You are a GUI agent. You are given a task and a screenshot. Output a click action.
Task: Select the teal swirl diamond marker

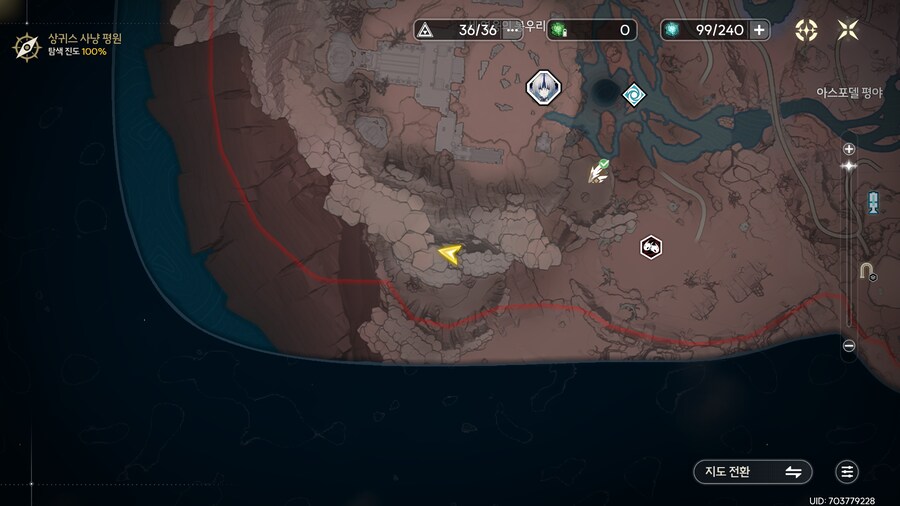pyautogui.click(x=633, y=95)
